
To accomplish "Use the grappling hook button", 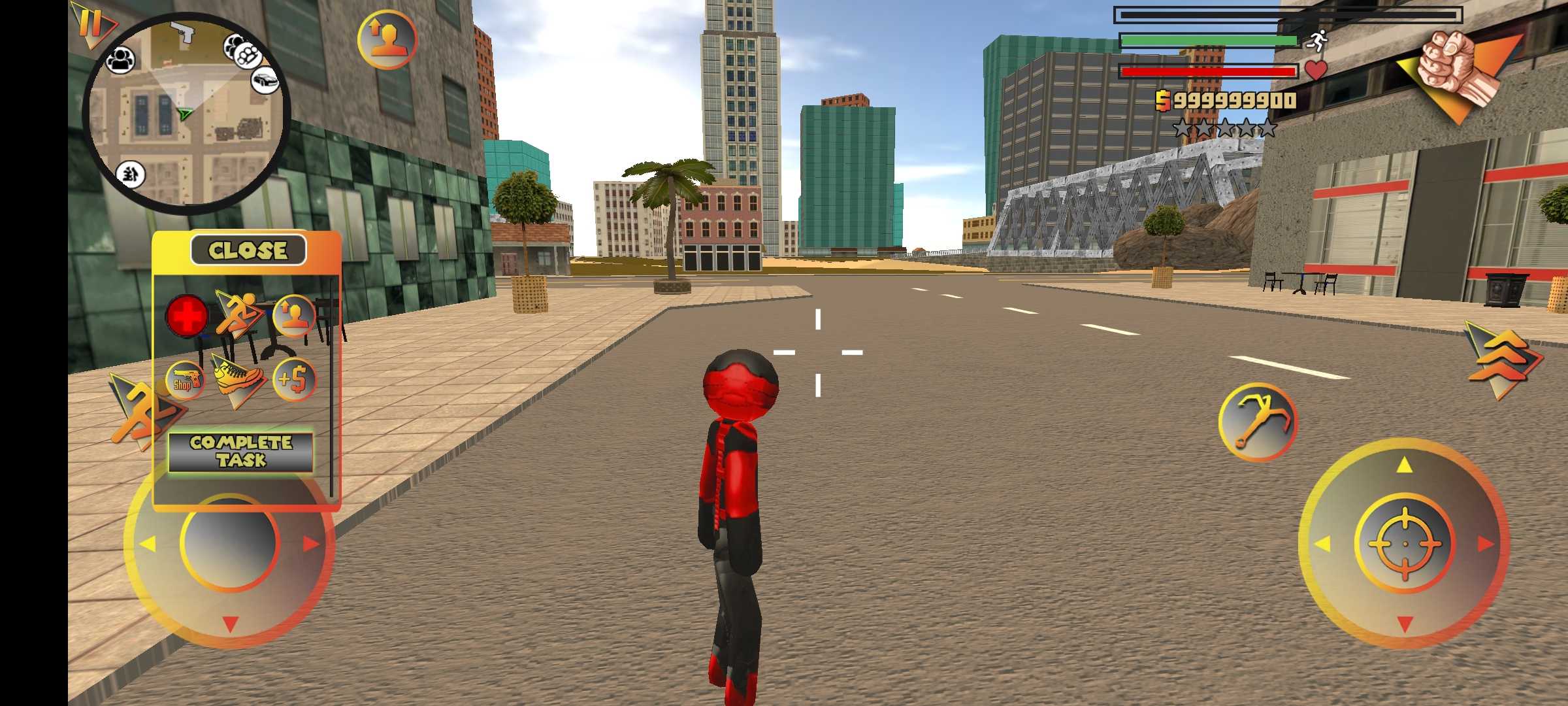I will tap(1257, 422).
